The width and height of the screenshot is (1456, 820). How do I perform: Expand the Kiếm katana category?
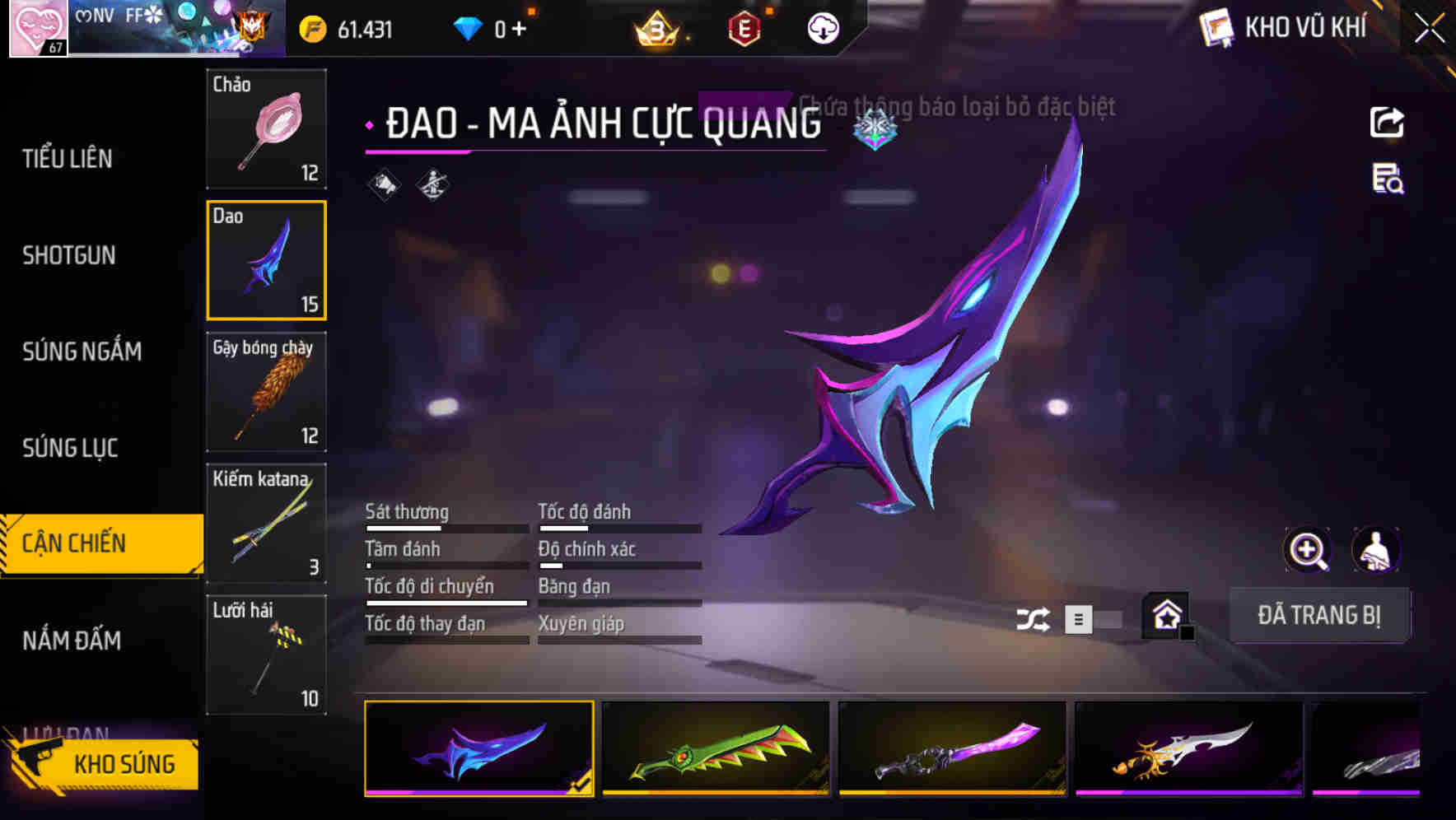click(x=266, y=523)
